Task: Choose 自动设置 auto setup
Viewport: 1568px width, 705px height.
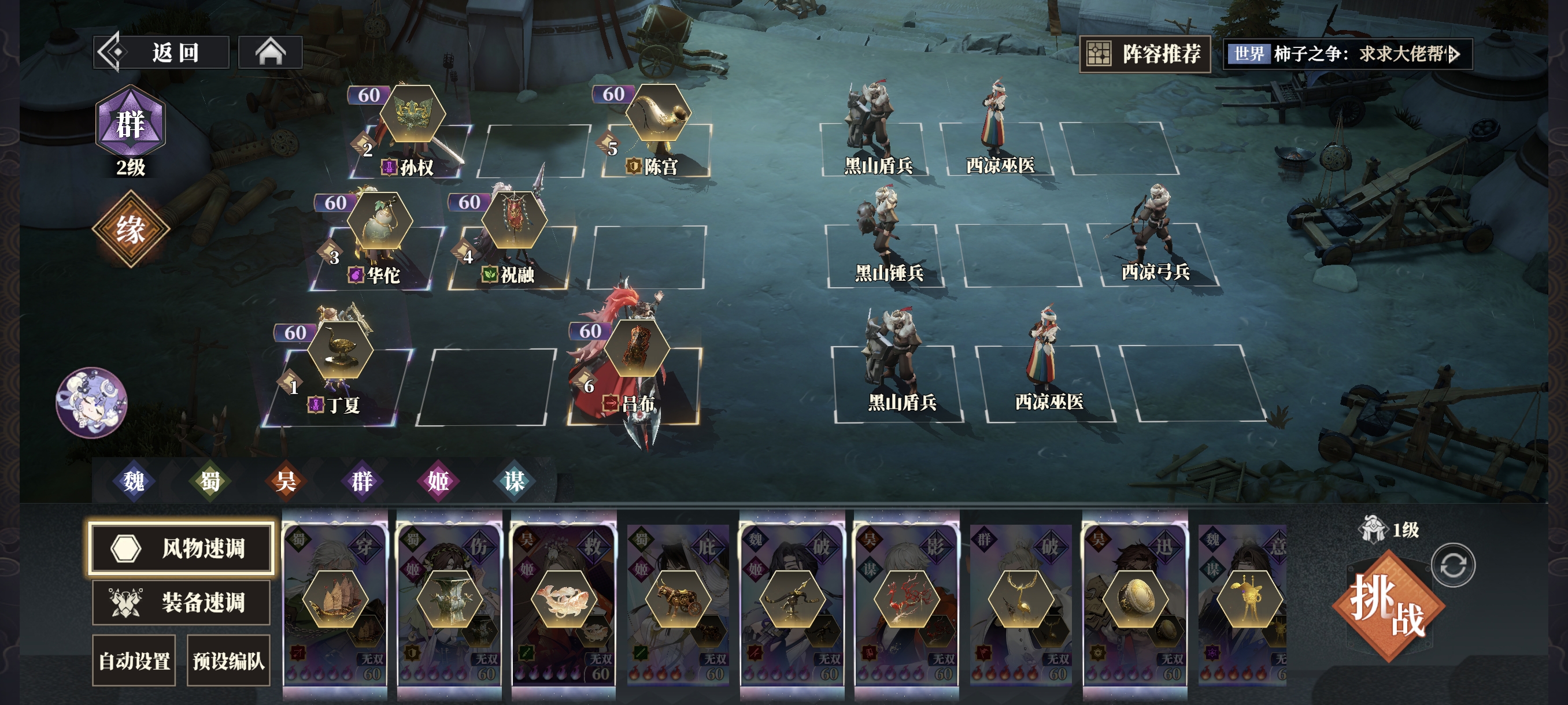Action: [134, 661]
